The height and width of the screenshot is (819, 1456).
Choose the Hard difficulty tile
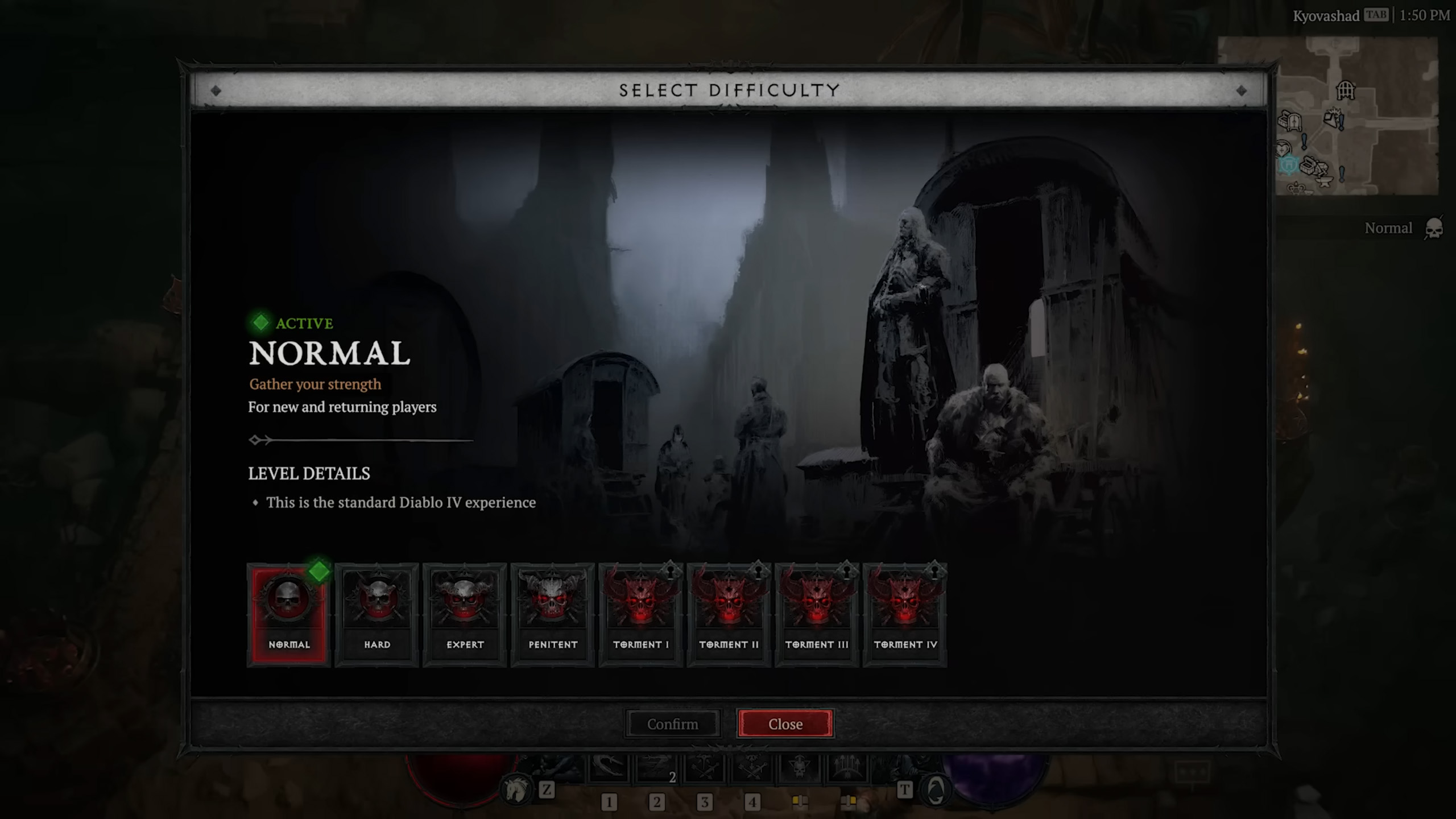click(x=377, y=614)
